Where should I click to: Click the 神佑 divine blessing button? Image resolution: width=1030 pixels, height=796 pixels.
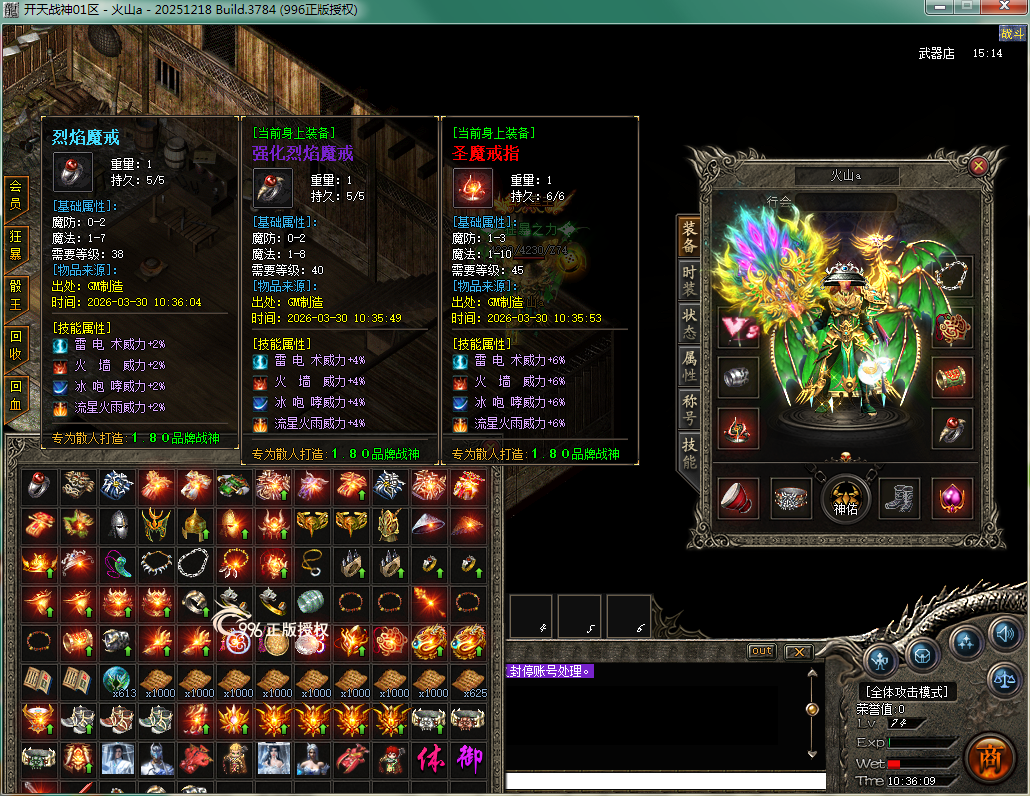click(x=845, y=498)
